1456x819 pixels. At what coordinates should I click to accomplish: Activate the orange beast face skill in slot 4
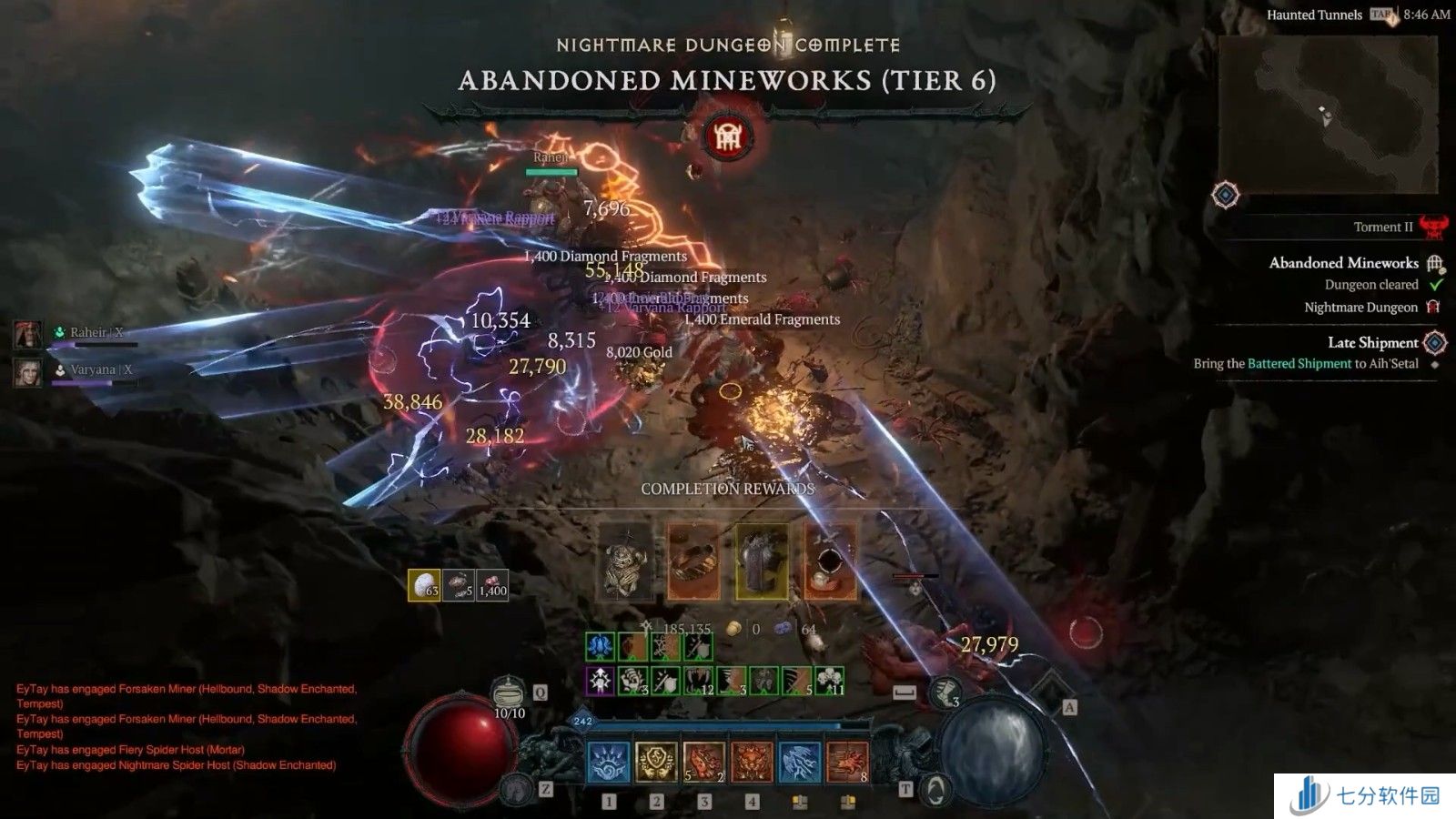[751, 762]
